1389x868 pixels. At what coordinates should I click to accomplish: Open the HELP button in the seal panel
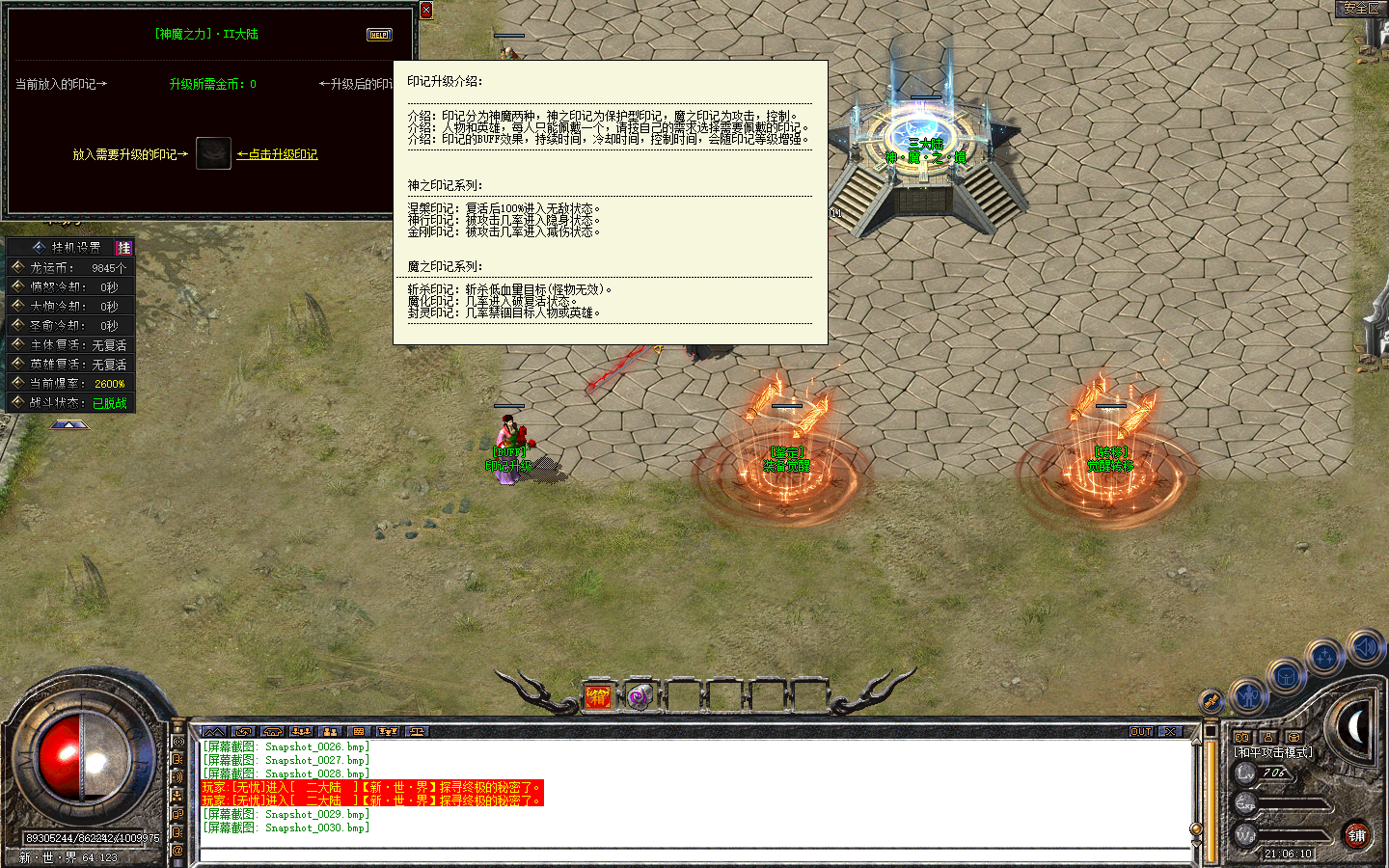pos(379,35)
